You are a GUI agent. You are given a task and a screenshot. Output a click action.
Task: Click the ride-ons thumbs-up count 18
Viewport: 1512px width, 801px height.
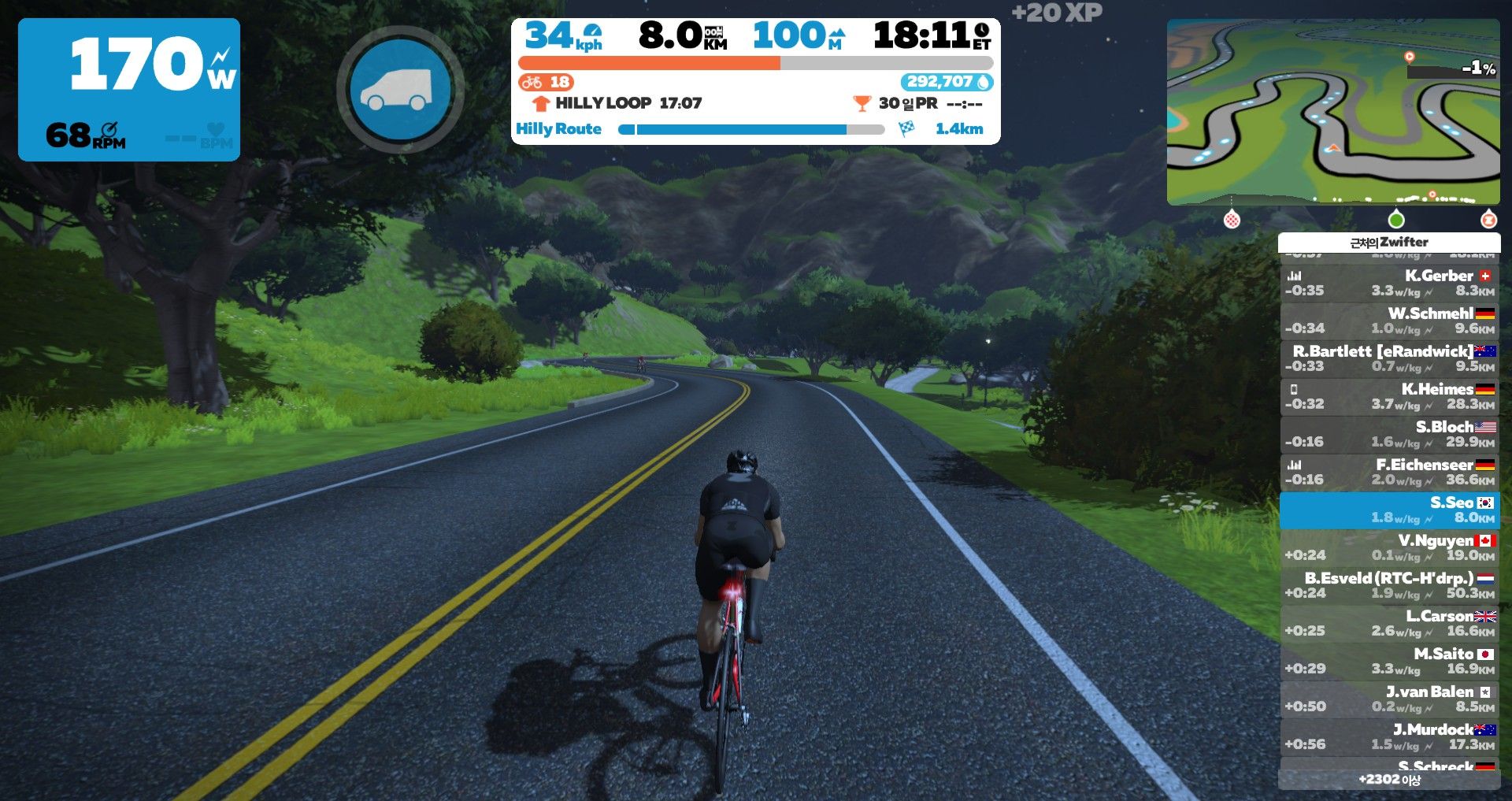(x=546, y=82)
